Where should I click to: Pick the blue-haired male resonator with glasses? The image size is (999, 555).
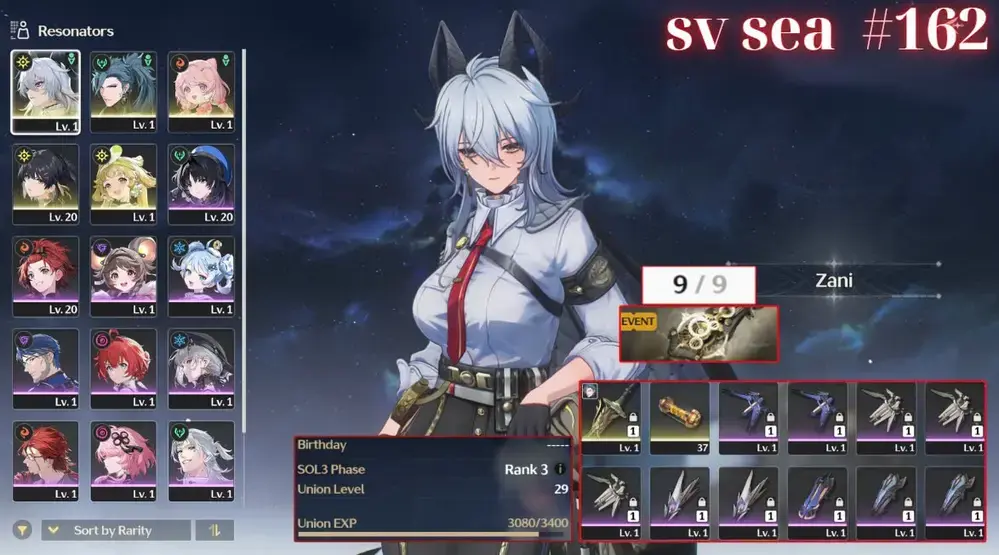(44, 367)
